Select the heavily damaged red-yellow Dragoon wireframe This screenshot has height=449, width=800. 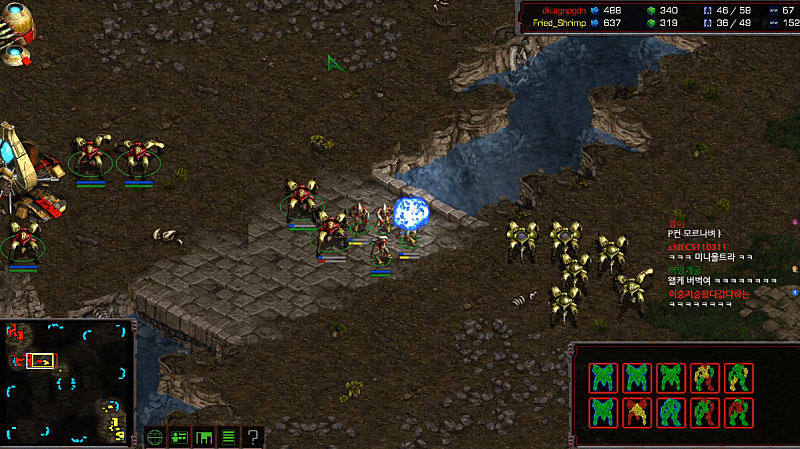[638, 411]
